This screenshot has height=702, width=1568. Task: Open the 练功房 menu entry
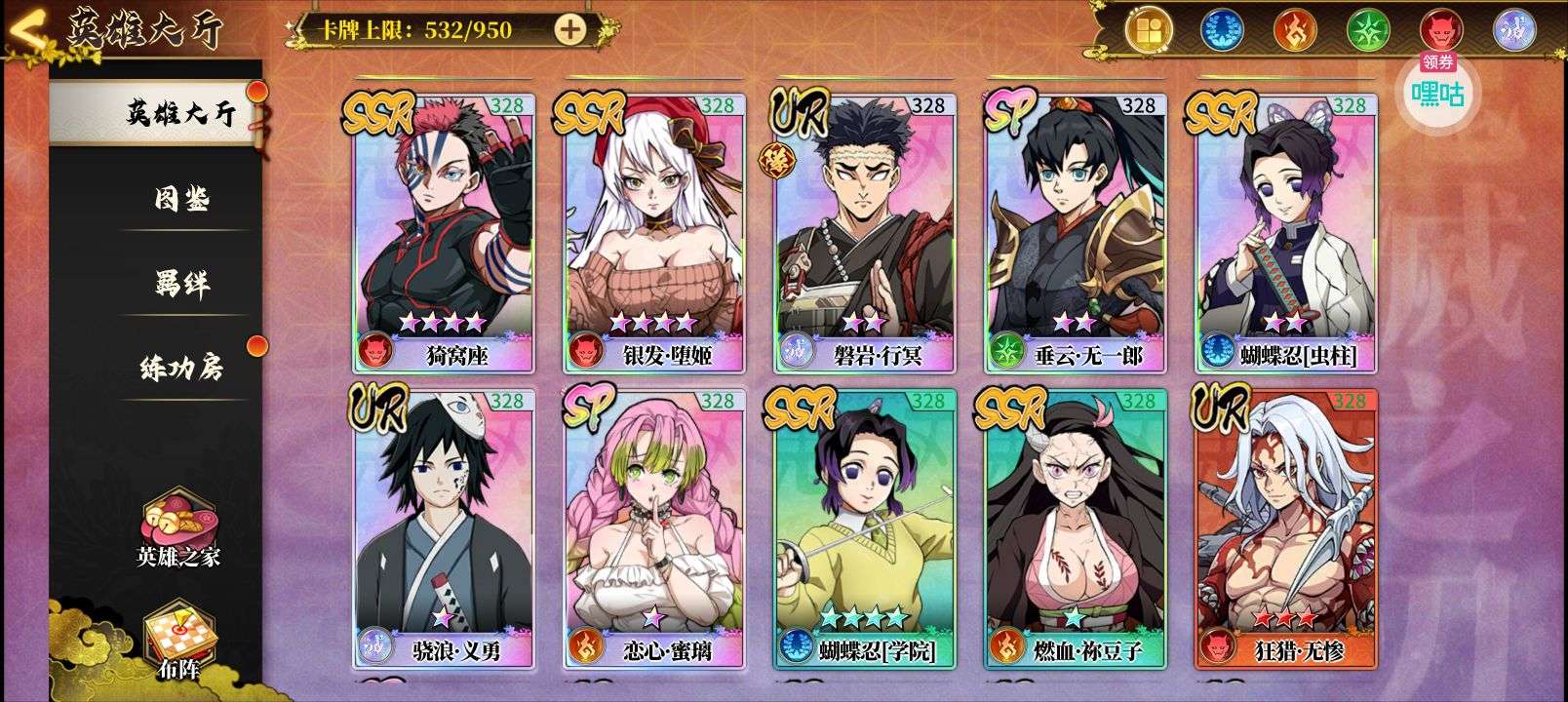click(x=181, y=369)
